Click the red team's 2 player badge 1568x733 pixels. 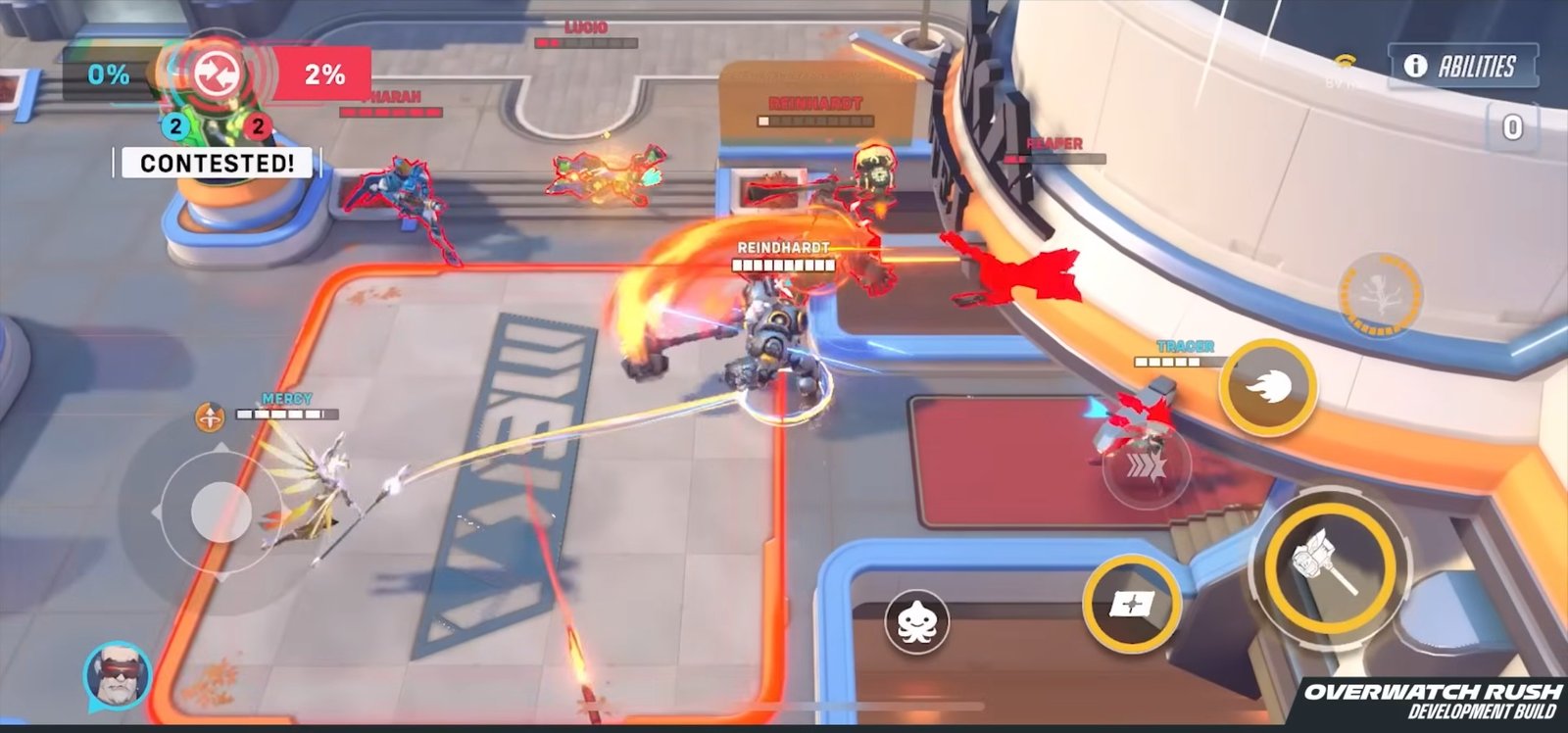(x=257, y=124)
